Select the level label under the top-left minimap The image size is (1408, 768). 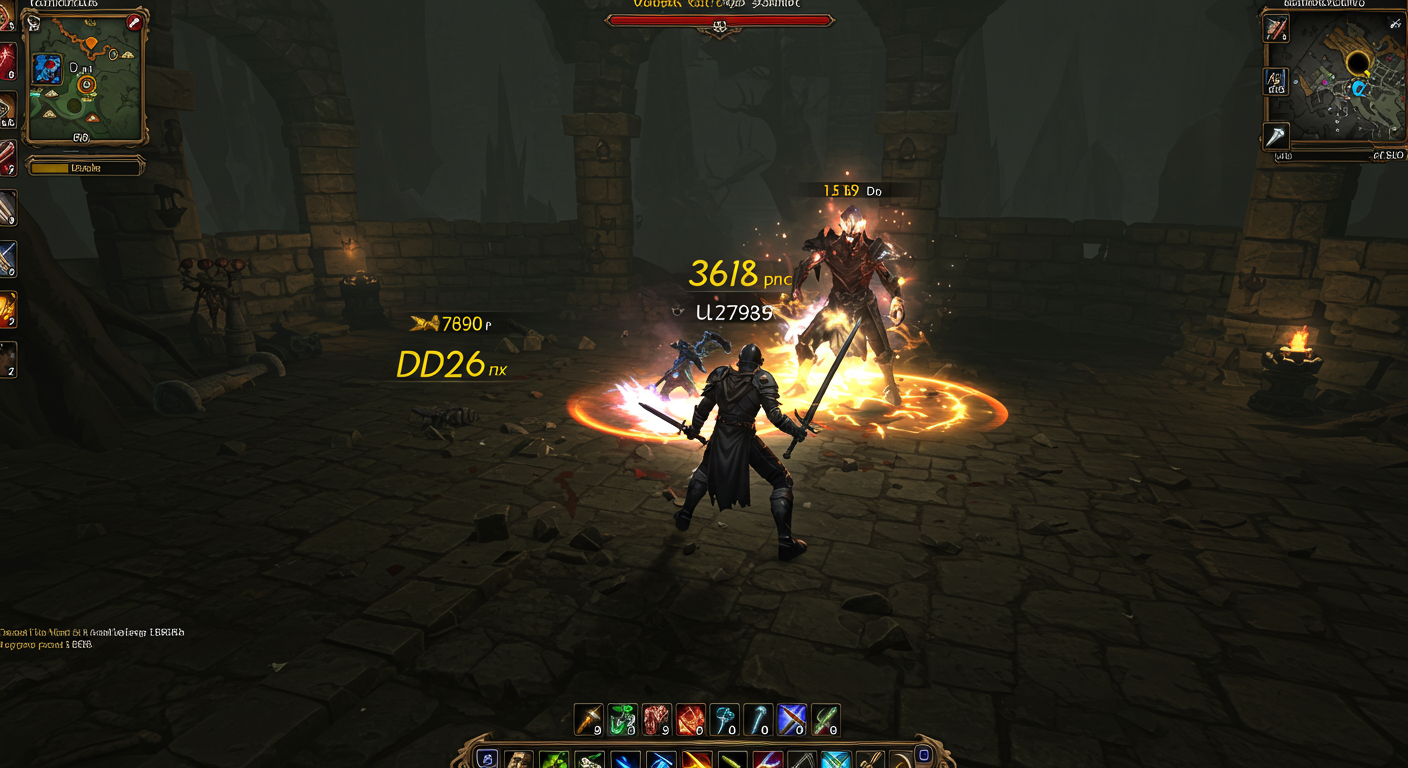pyautogui.click(x=85, y=167)
